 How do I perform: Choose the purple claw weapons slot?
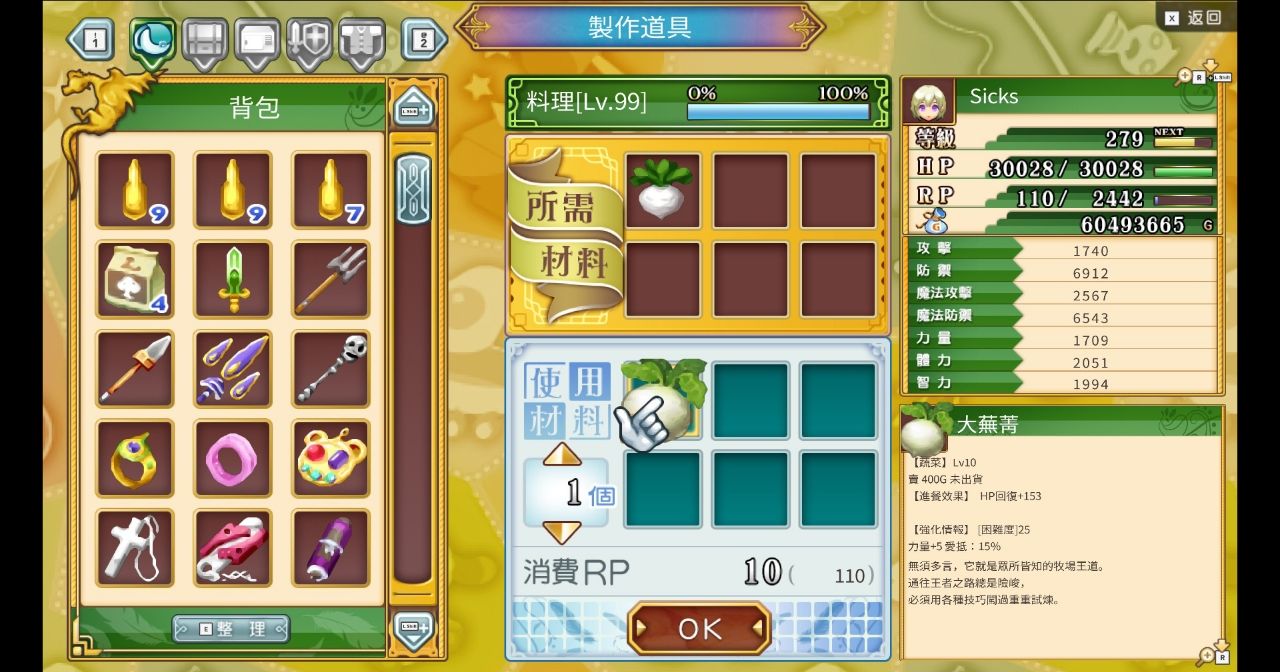pyautogui.click(x=232, y=369)
